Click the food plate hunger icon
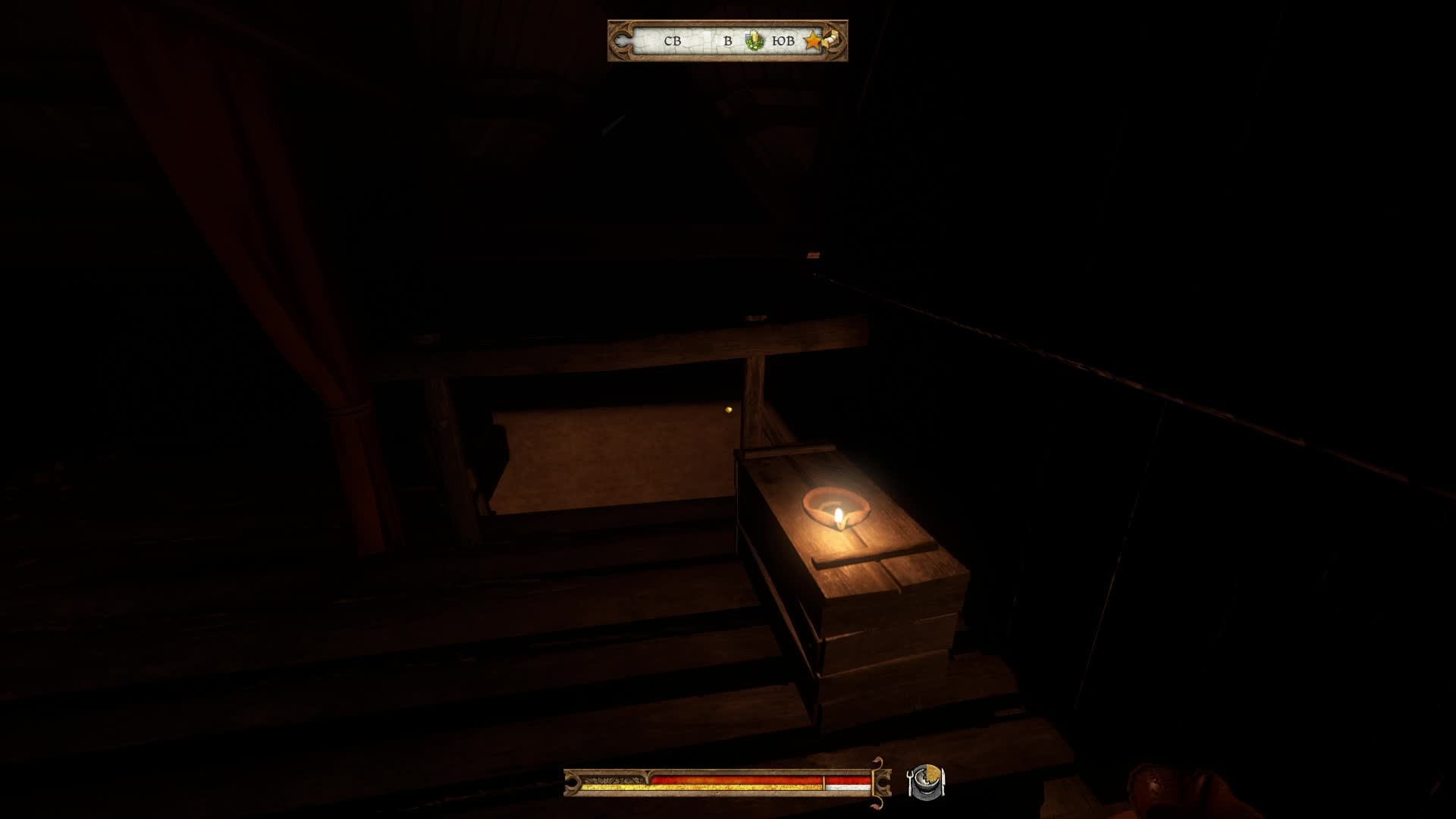This screenshot has width=1456, height=819. pos(927,781)
